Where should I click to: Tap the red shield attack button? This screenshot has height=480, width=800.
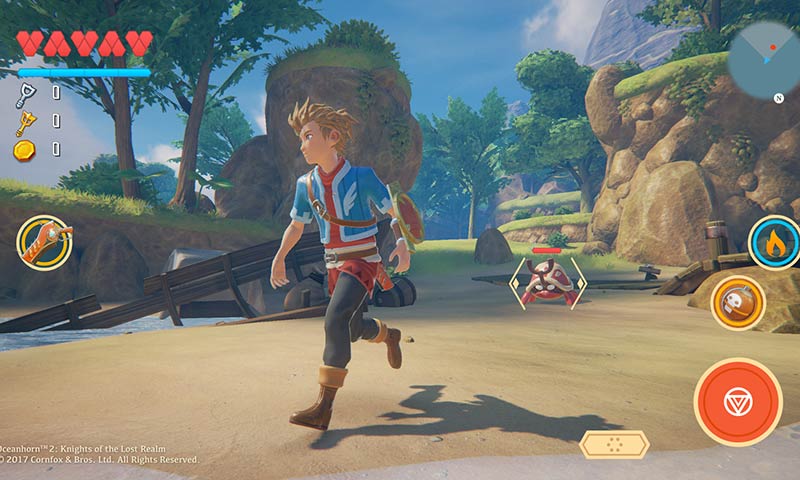click(x=738, y=401)
